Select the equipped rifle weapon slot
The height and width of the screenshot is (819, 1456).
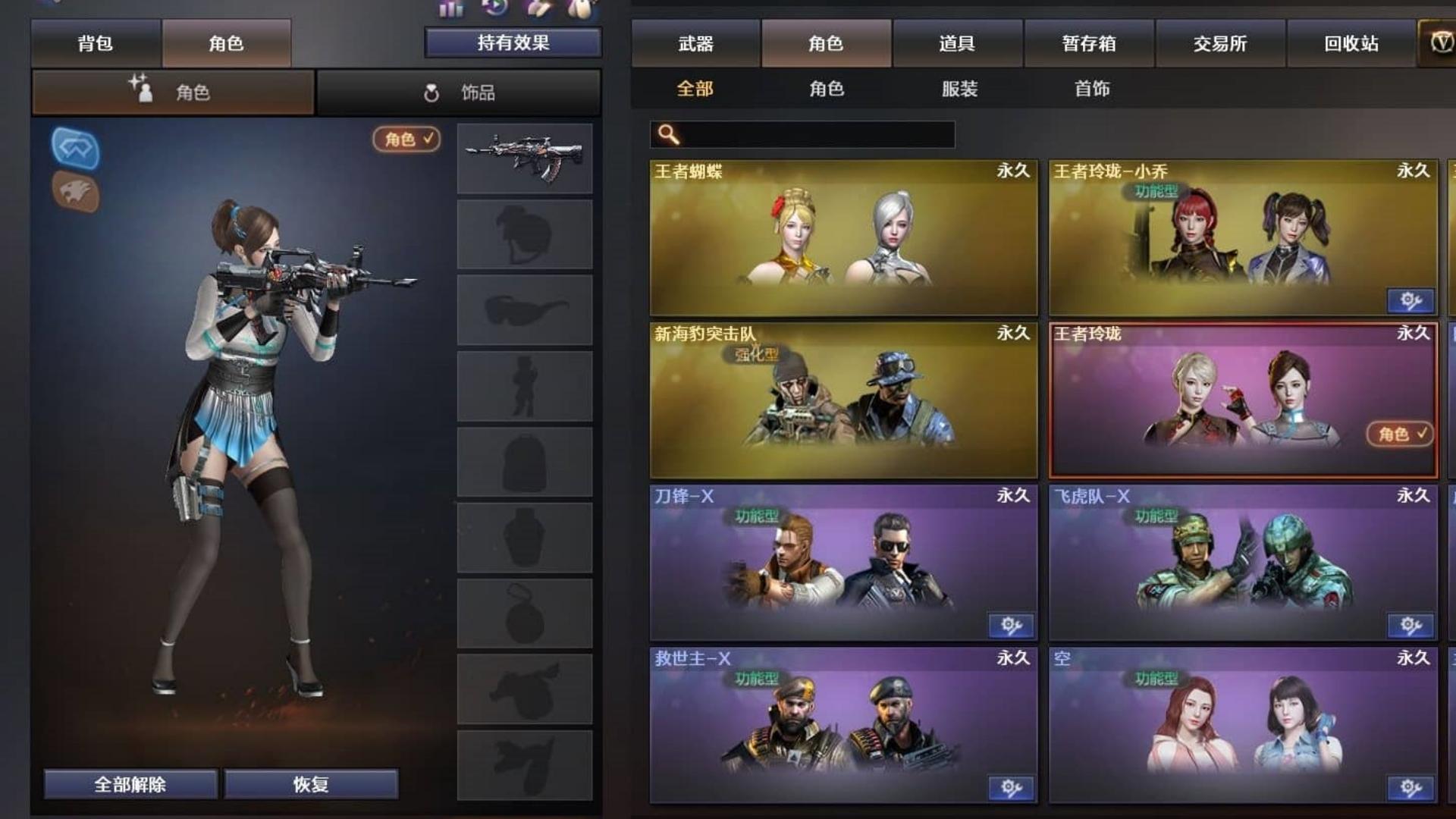tap(524, 158)
